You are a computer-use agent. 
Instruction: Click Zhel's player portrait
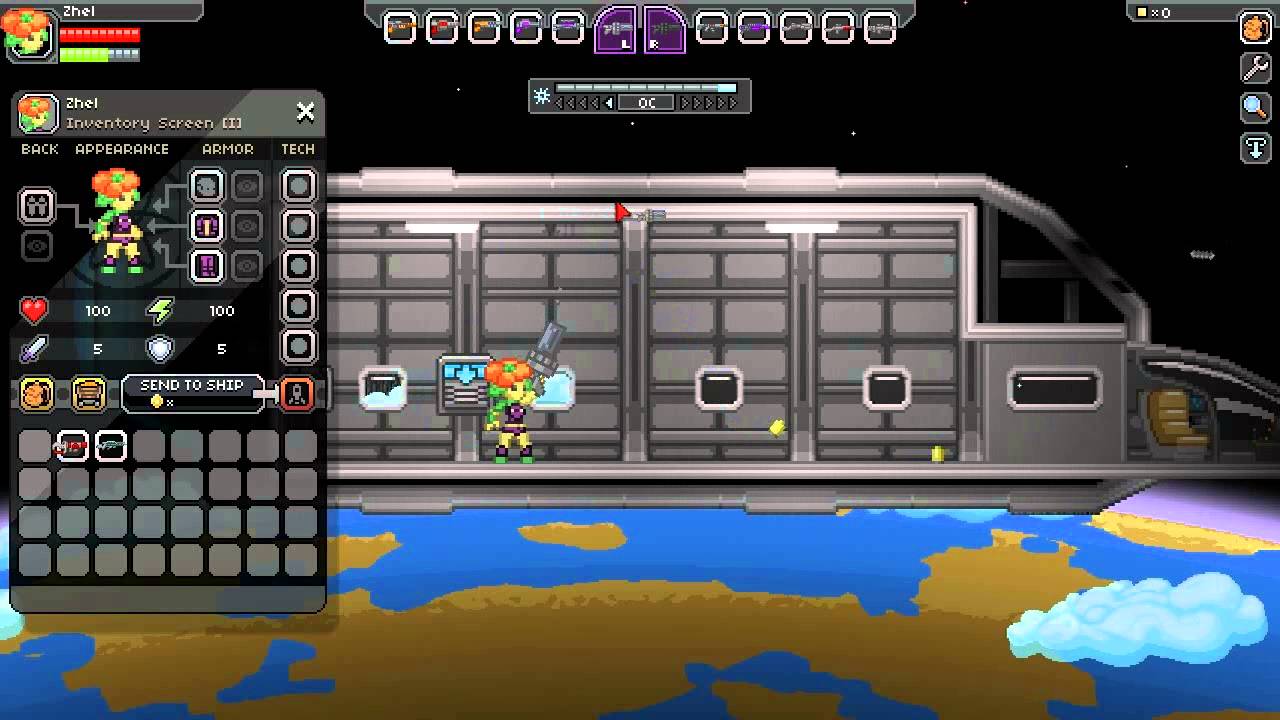(28, 32)
